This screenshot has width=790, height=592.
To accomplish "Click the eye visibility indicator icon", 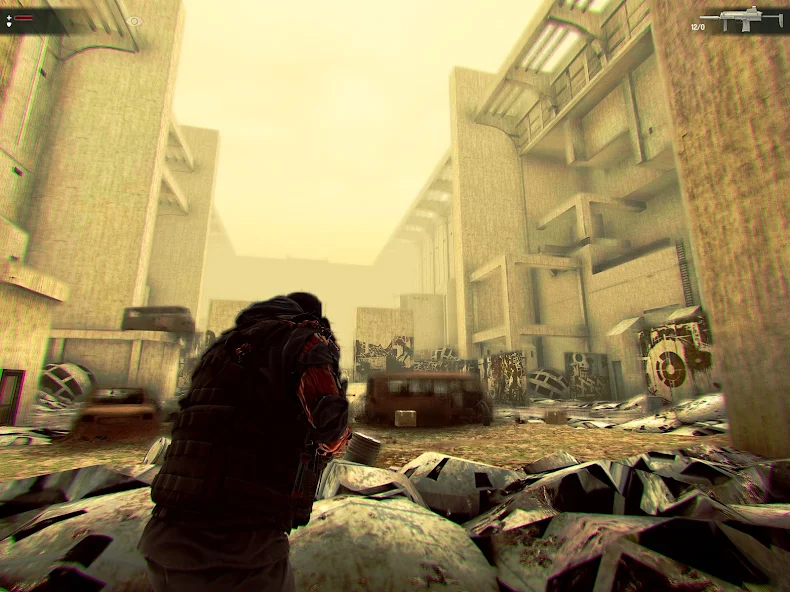I will tap(134, 20).
